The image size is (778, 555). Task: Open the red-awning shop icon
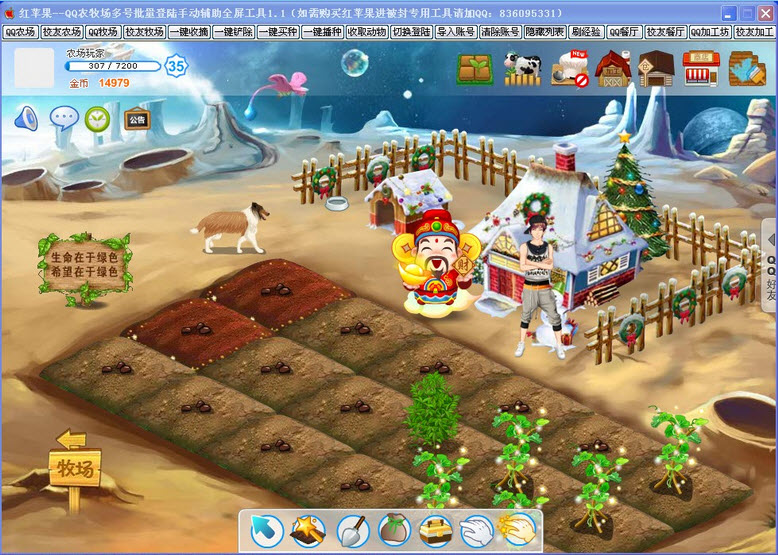702,68
